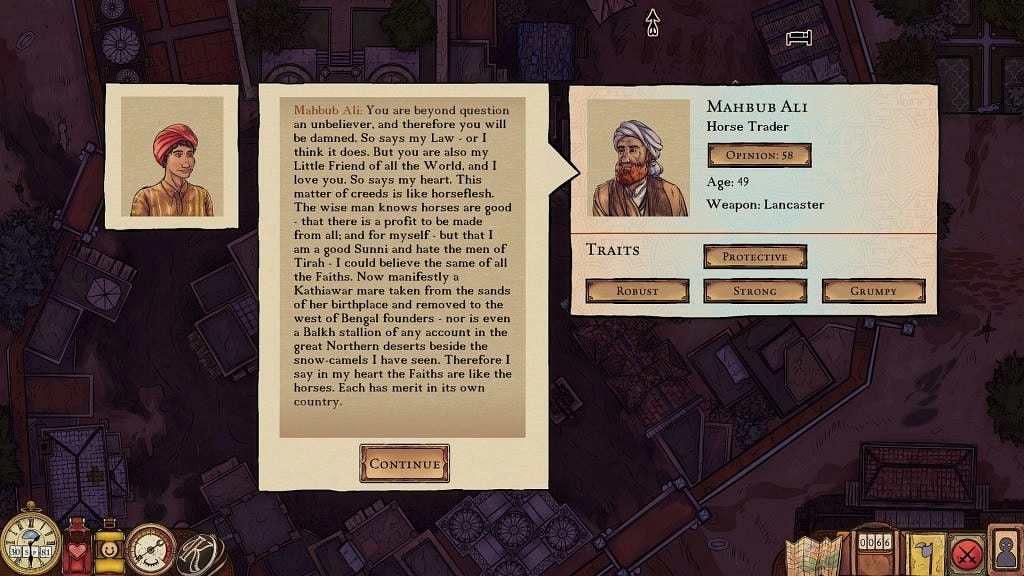The width and height of the screenshot is (1024, 576).
Task: Open the folded map icon
Action: coord(814,553)
